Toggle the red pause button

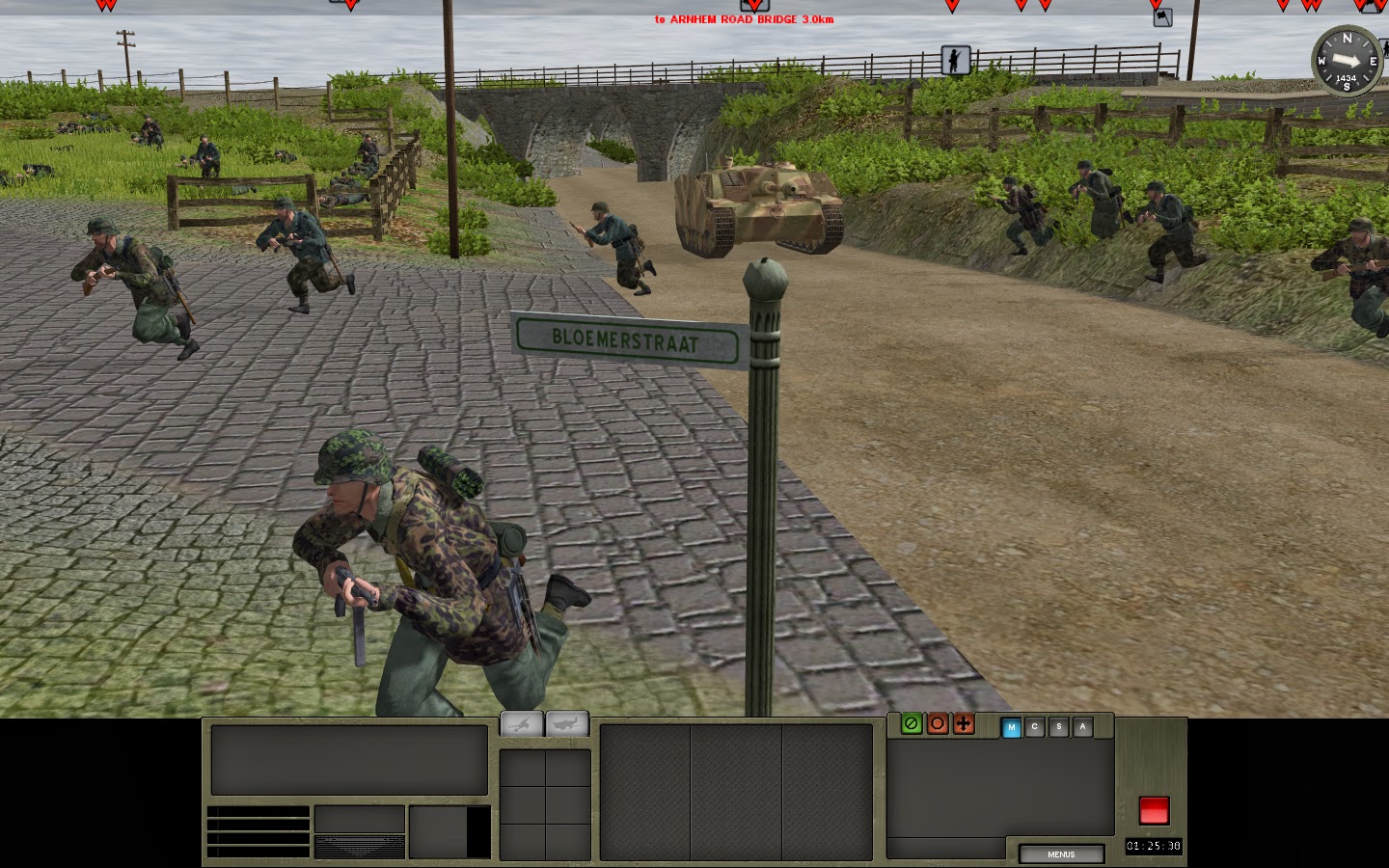pos(1154,812)
